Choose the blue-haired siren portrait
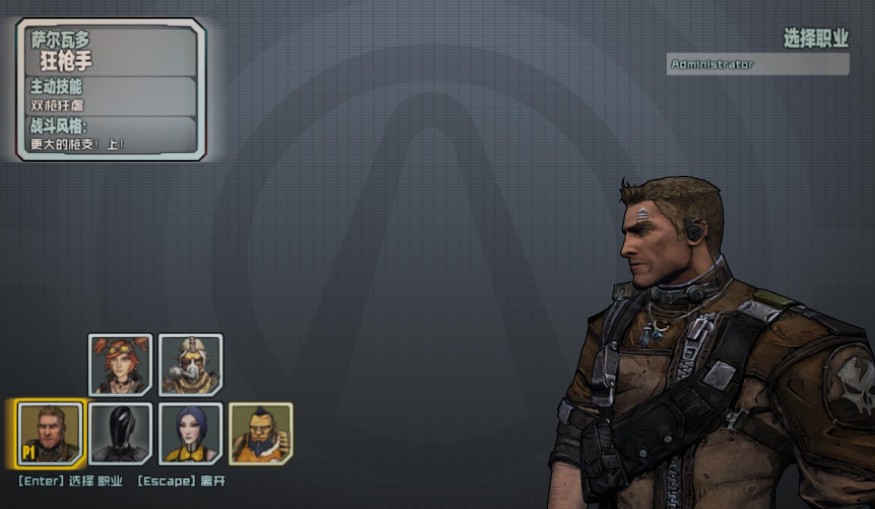Image resolution: width=875 pixels, height=509 pixels. click(x=190, y=433)
